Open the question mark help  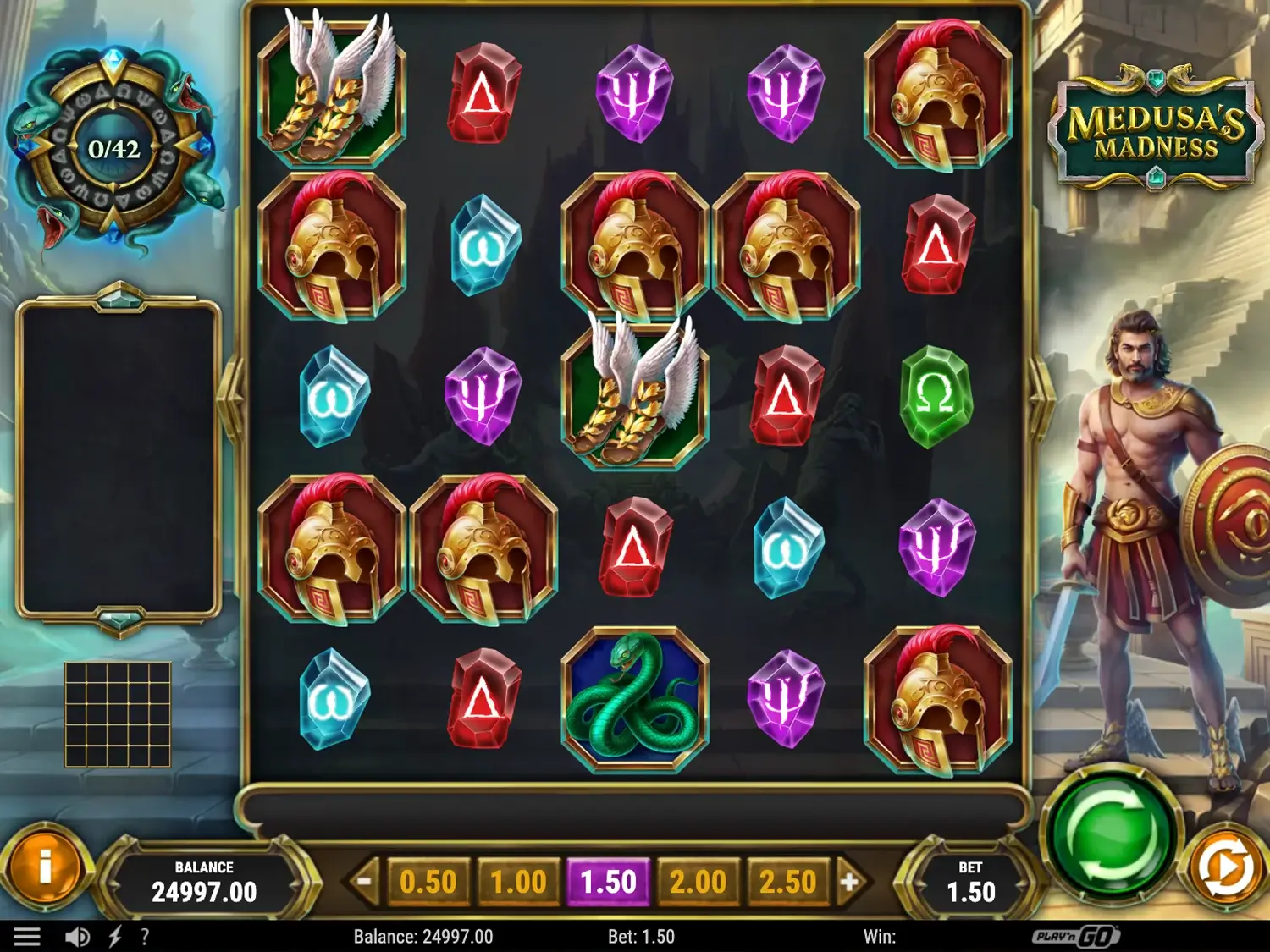(145, 937)
